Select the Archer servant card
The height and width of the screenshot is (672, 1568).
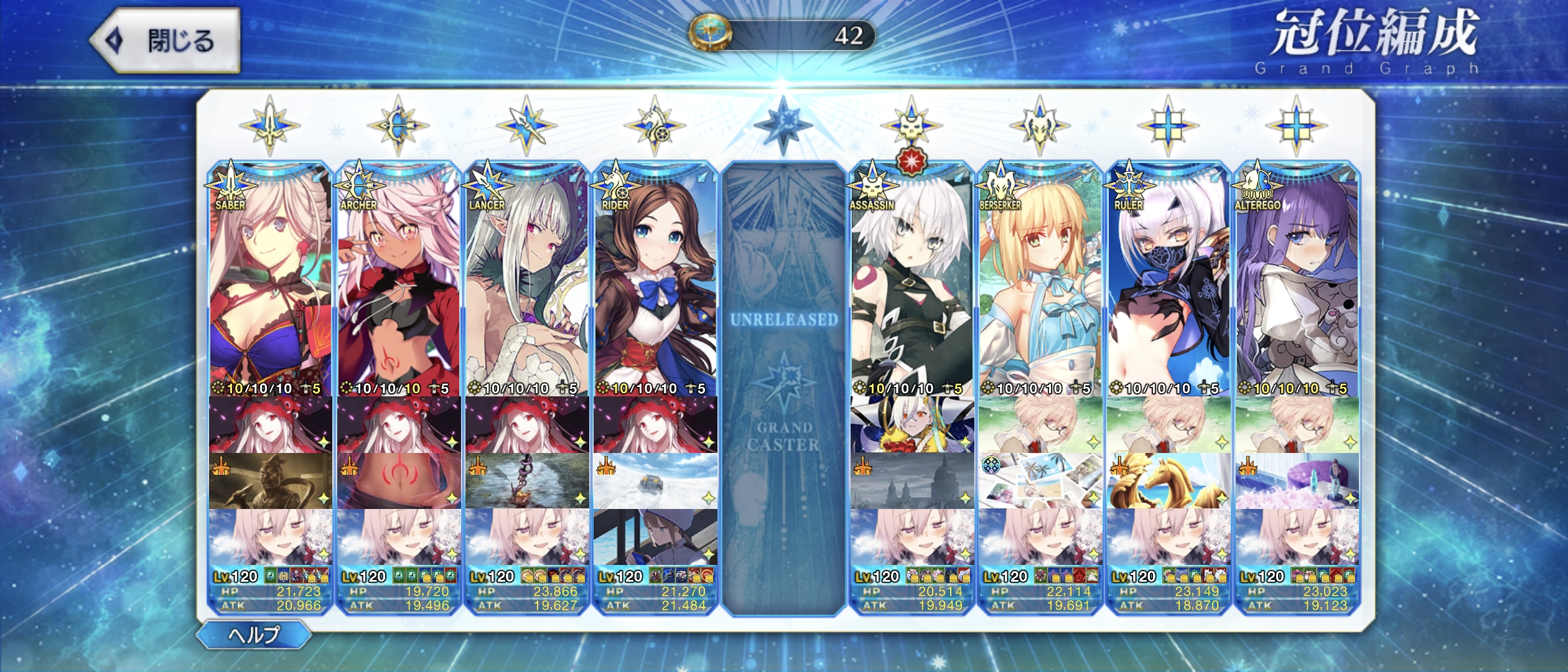point(399,280)
